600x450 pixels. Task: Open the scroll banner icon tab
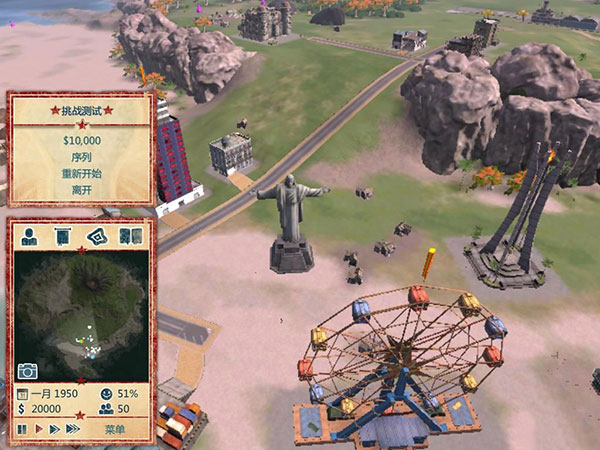click(62, 237)
